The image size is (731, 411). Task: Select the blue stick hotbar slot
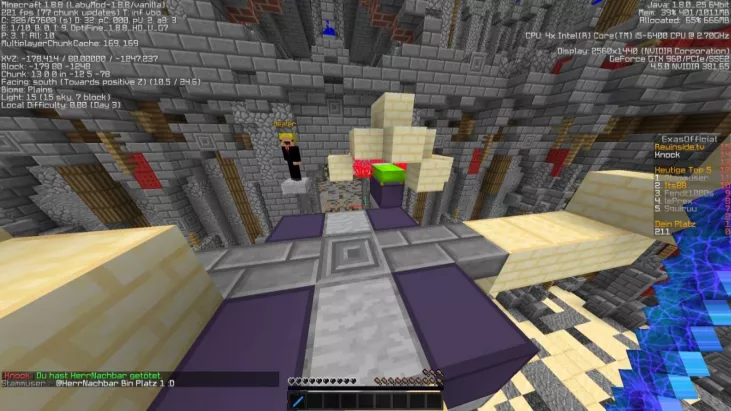(x=297, y=400)
